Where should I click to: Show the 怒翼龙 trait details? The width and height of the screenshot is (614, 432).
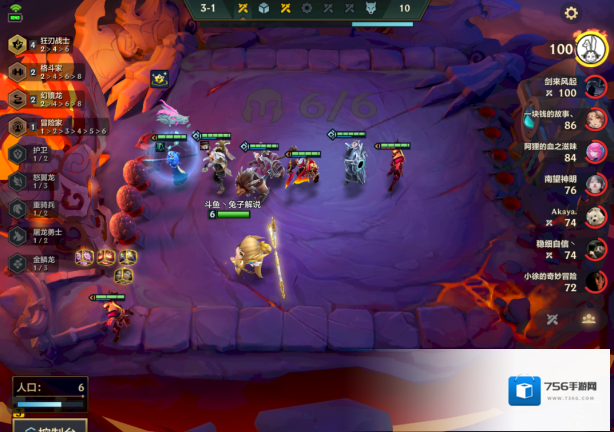[38, 181]
